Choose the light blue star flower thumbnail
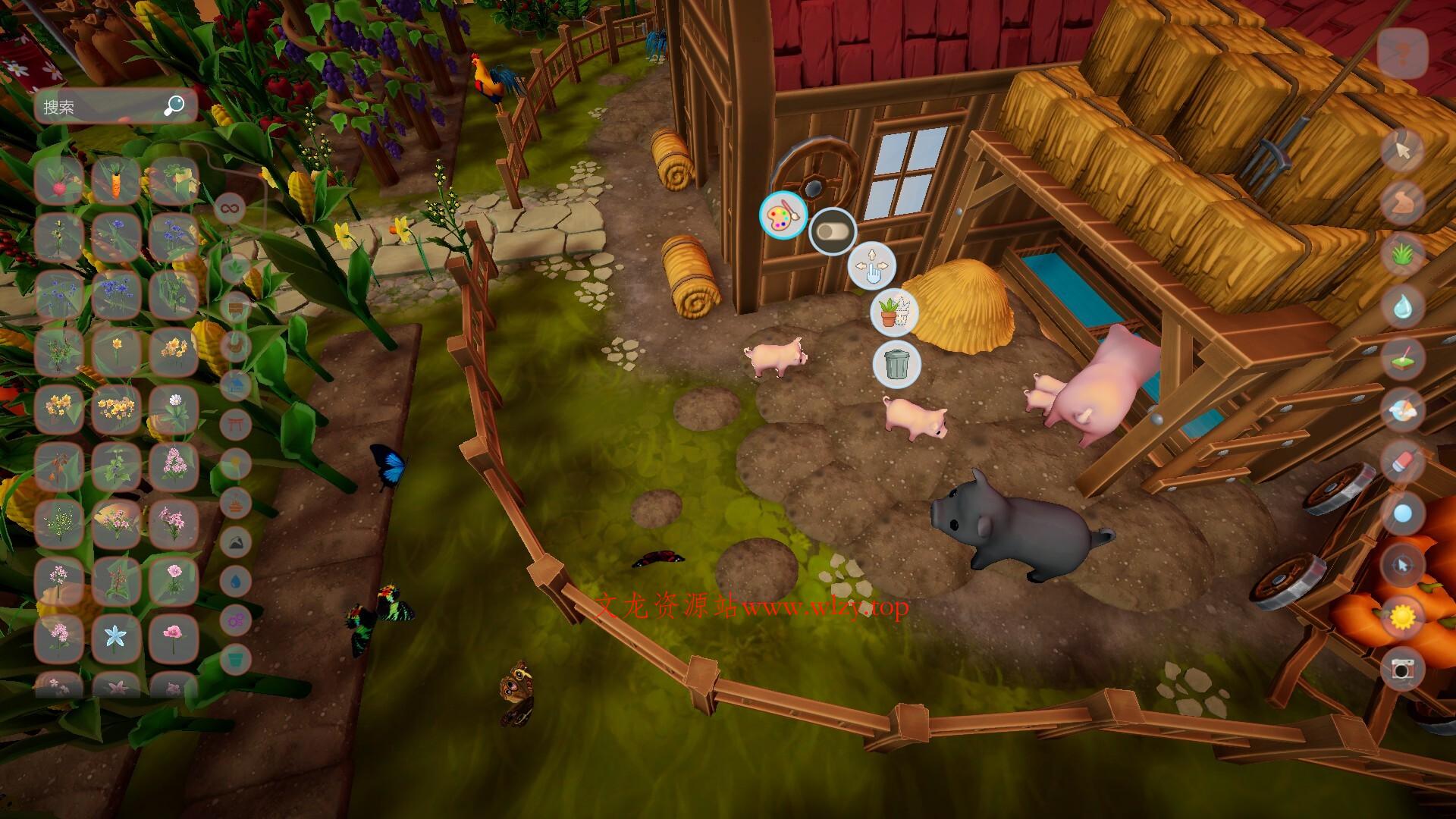 (116, 636)
